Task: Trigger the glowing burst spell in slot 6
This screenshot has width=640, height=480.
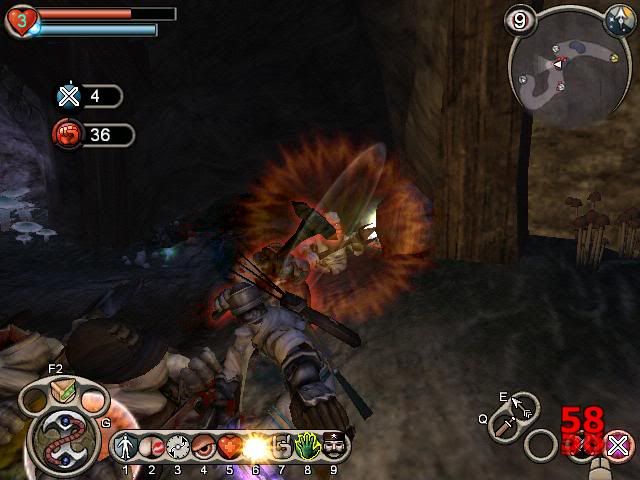Action: click(255, 446)
